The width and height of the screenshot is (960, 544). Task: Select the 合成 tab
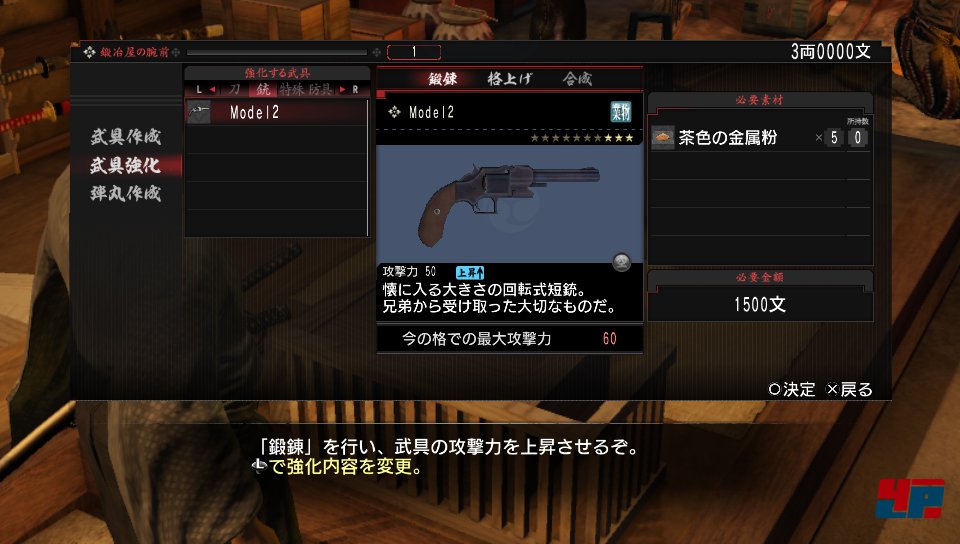pos(577,78)
